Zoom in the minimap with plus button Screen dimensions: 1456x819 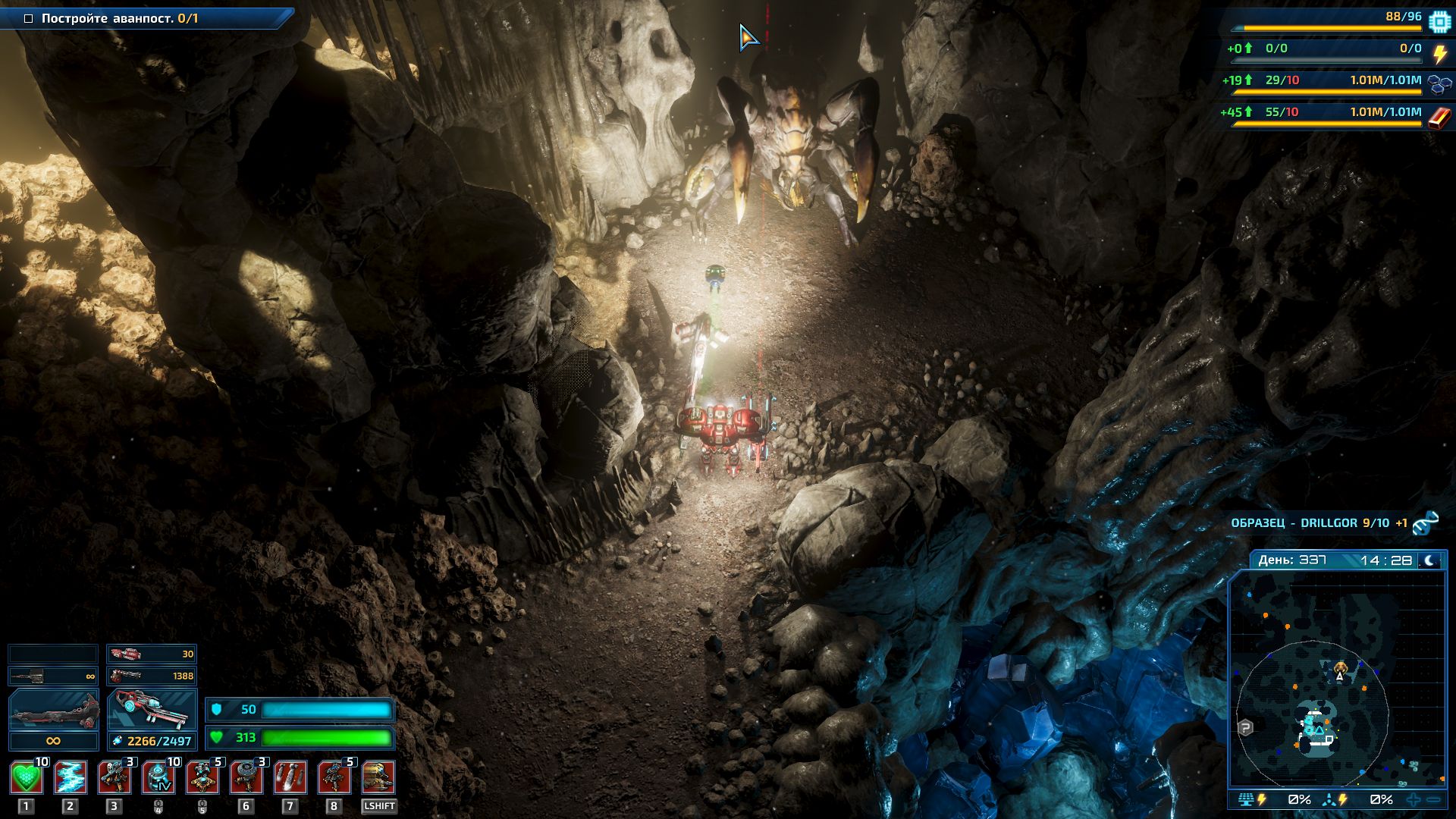point(1414,800)
